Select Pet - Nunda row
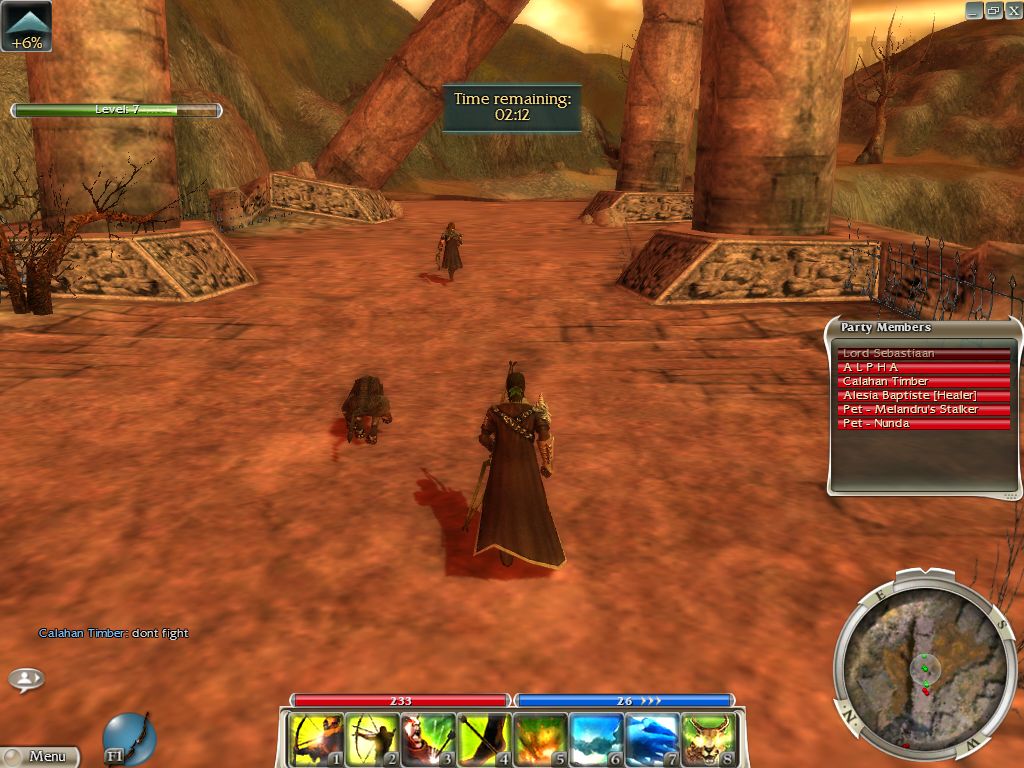Image resolution: width=1024 pixels, height=768 pixels. point(924,424)
